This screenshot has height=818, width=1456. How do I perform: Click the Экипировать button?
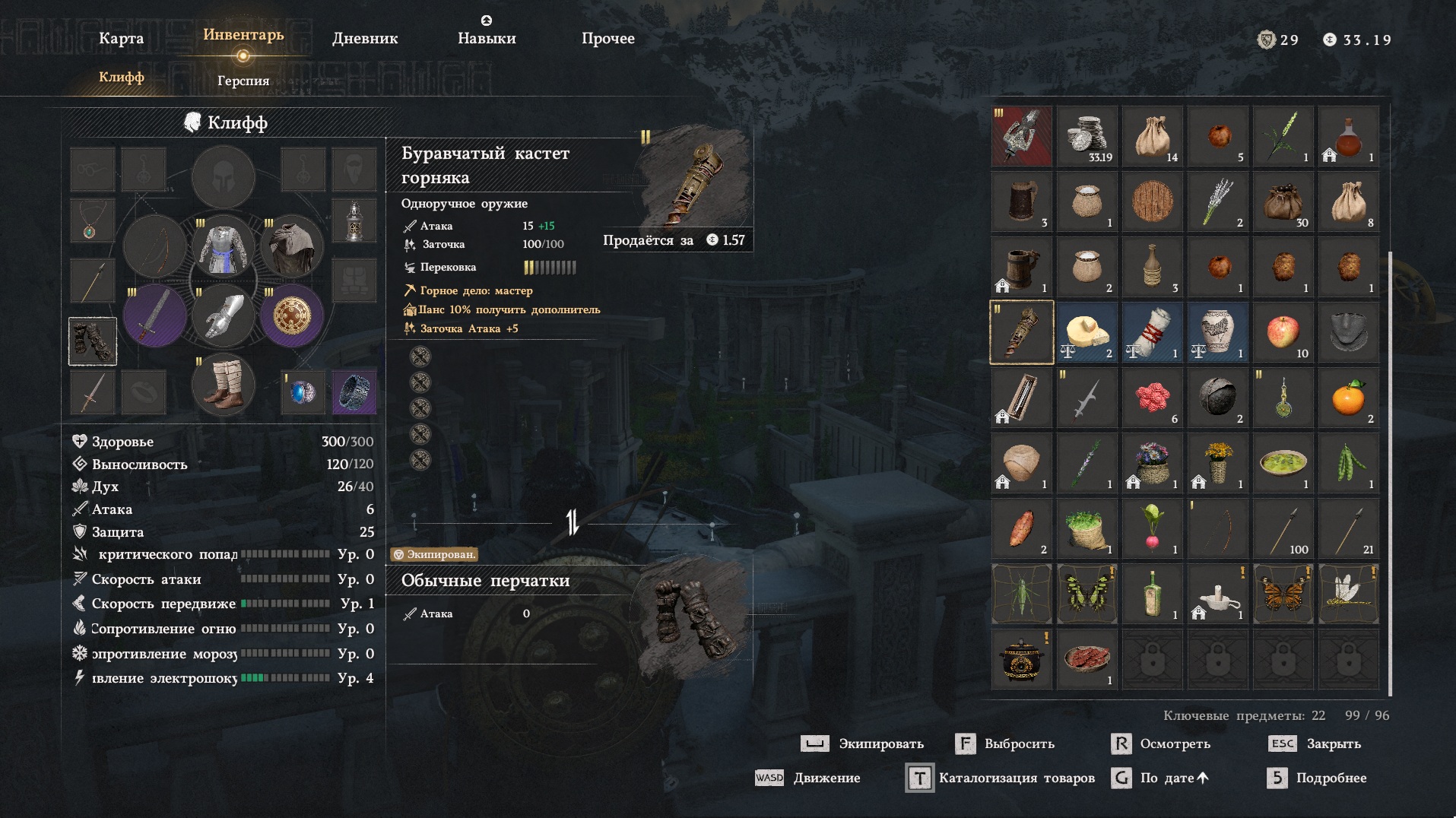point(863,744)
